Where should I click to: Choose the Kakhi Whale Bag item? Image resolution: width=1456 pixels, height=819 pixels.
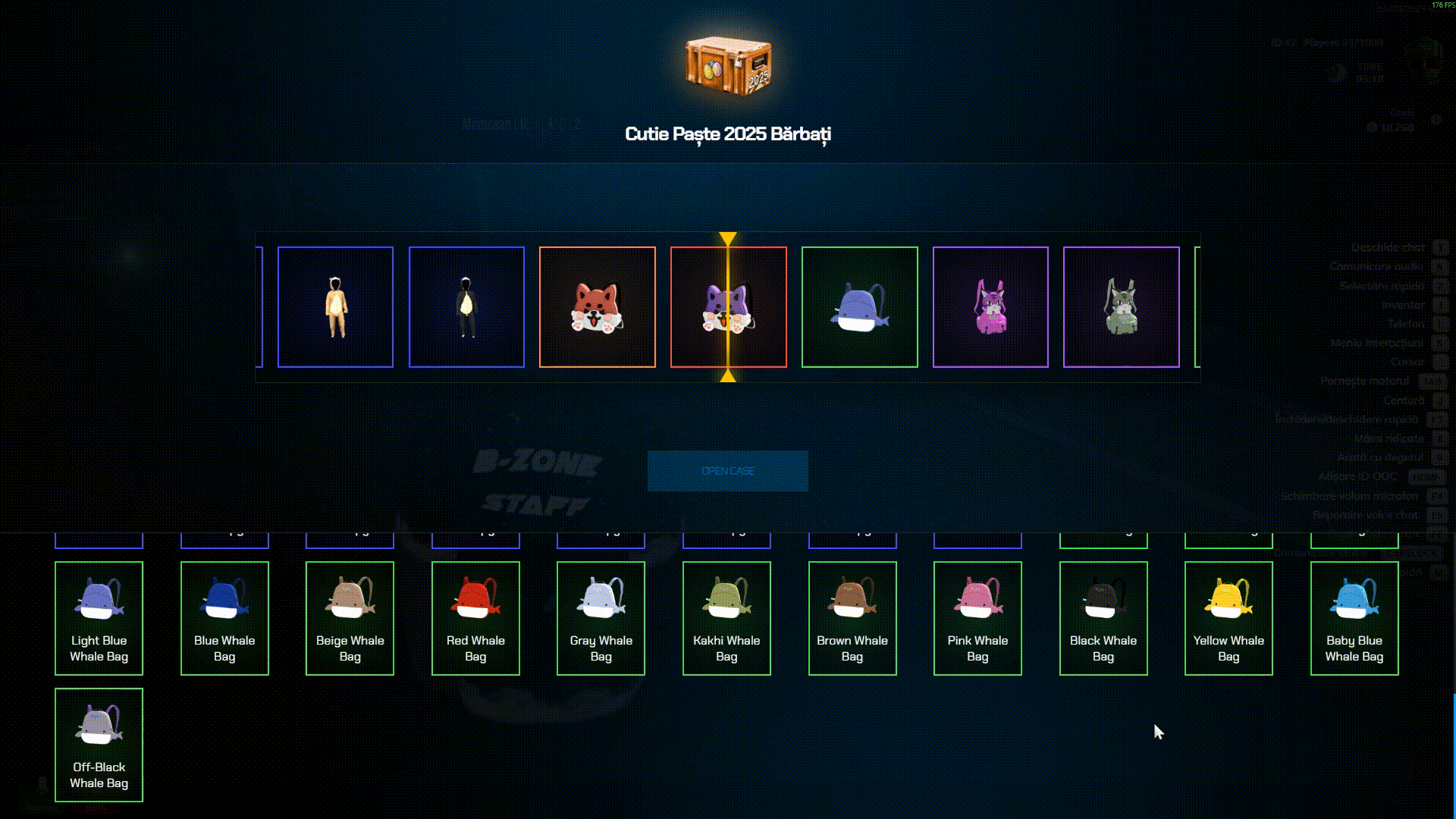726,618
